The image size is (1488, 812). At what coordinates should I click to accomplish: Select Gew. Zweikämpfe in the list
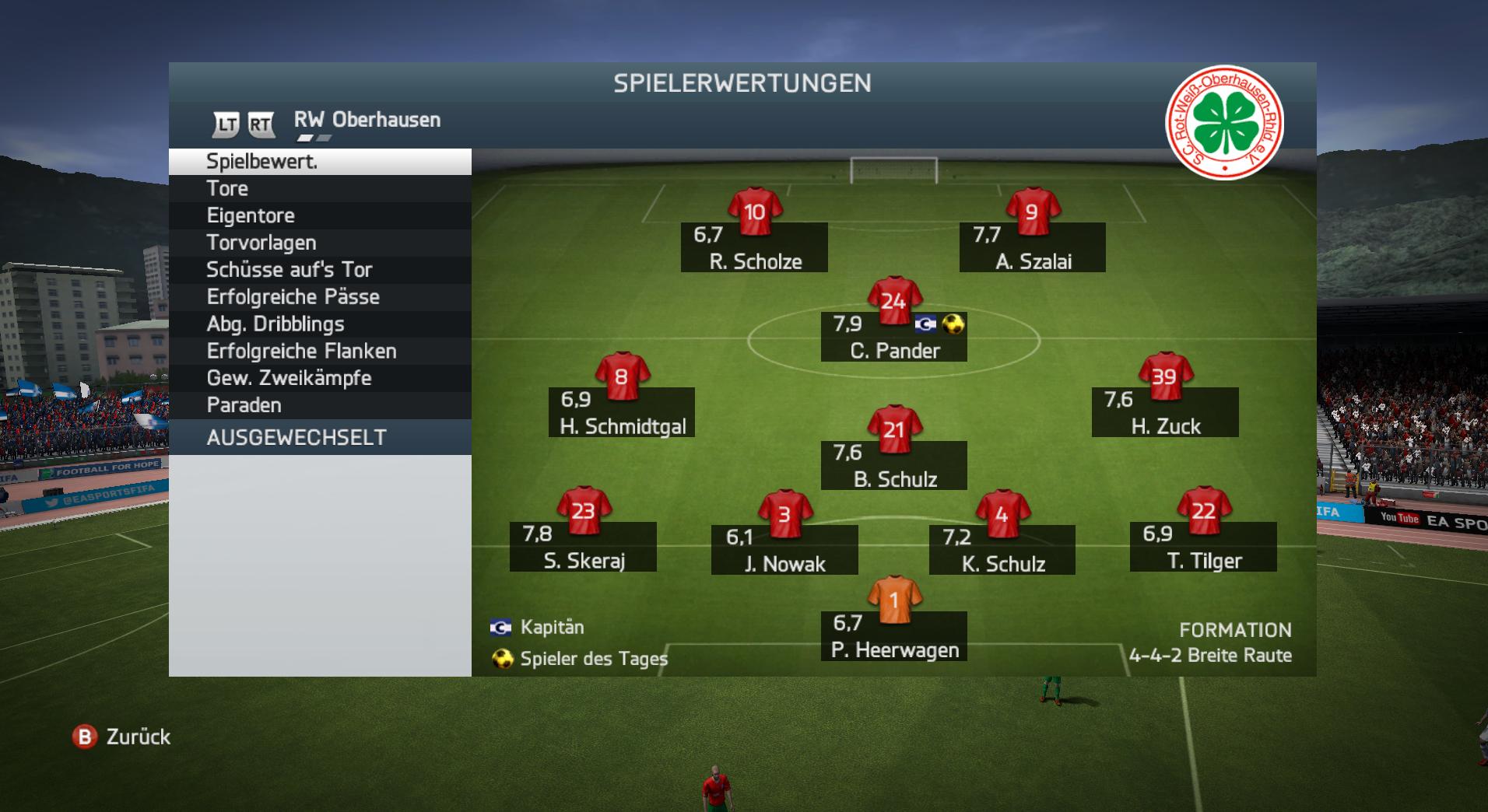pos(319,378)
